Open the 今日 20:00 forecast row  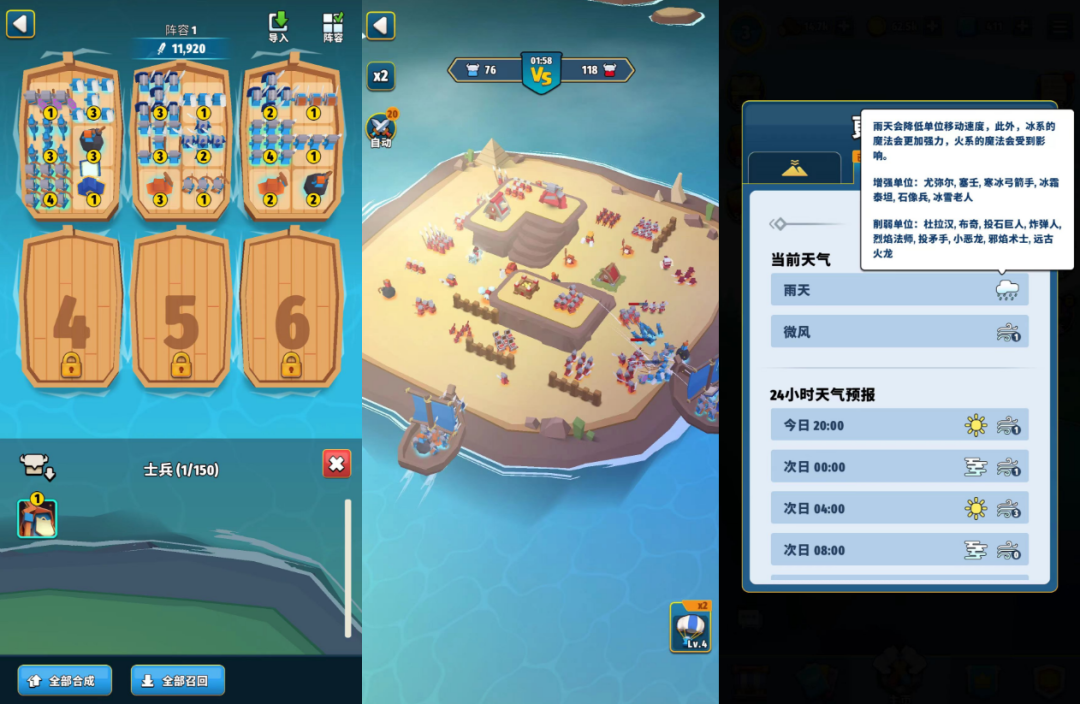coord(899,425)
